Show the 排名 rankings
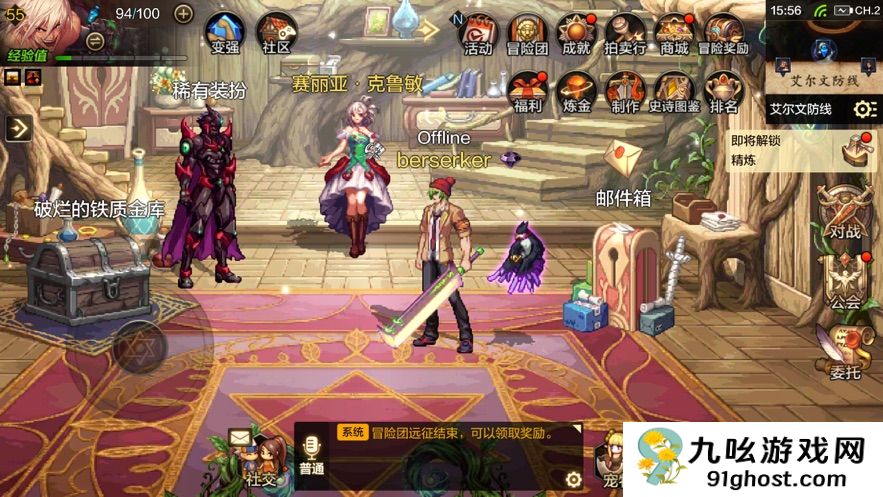 click(723, 91)
